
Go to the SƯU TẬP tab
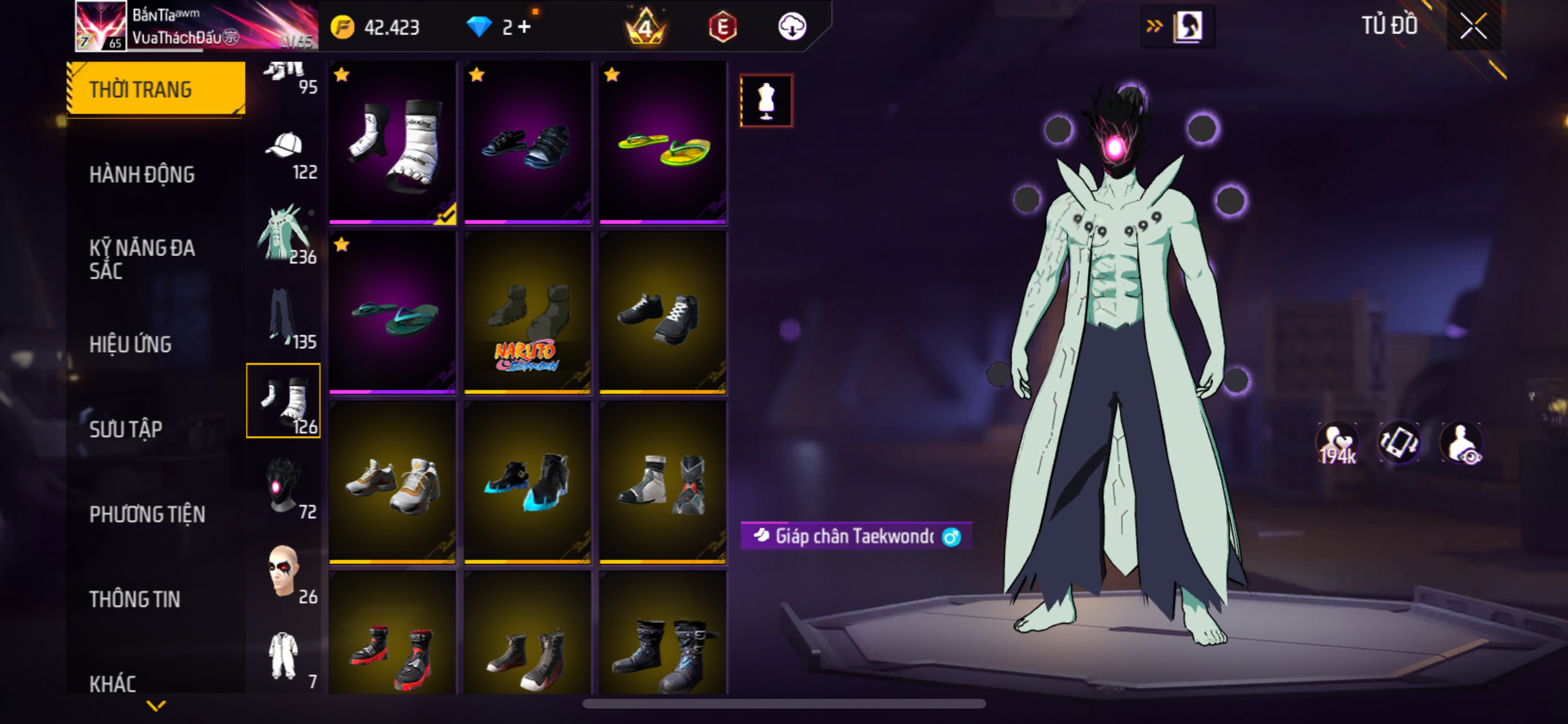[126, 429]
